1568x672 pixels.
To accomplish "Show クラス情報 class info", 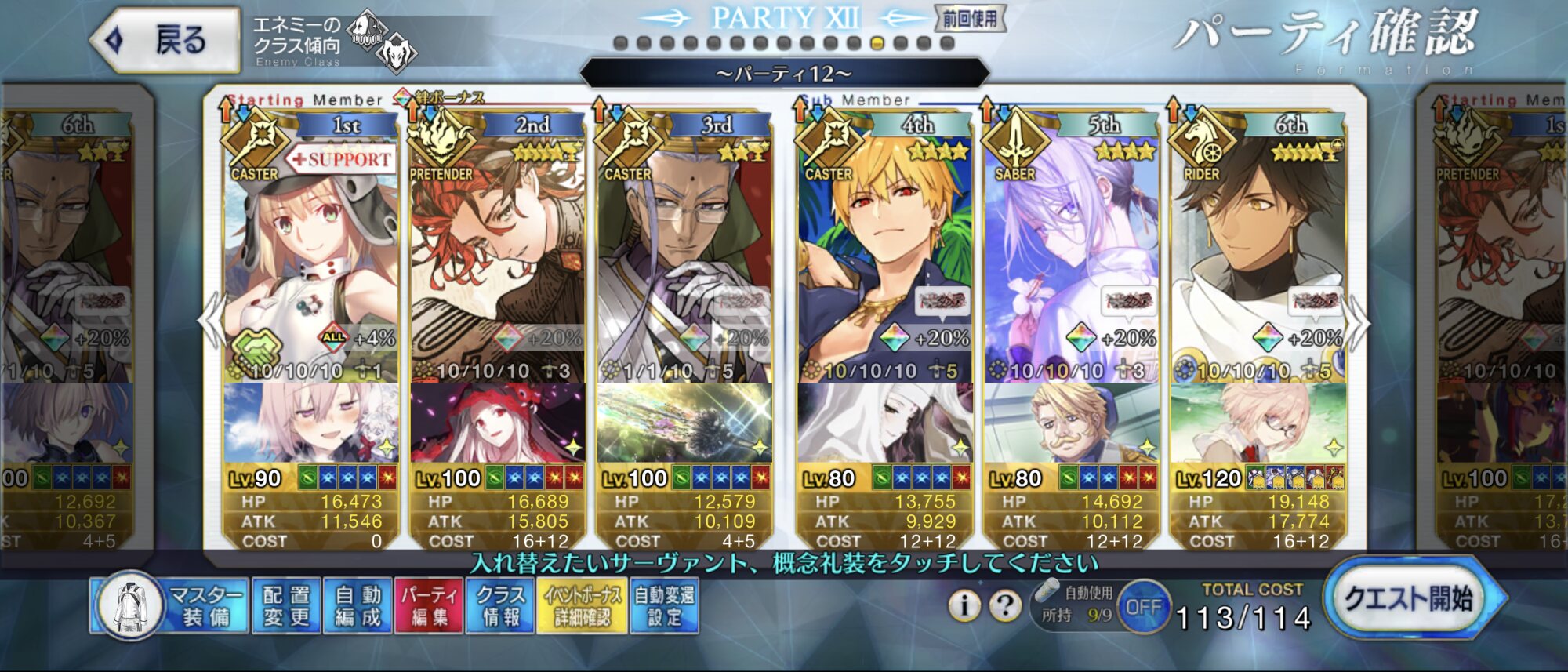I will [501, 606].
